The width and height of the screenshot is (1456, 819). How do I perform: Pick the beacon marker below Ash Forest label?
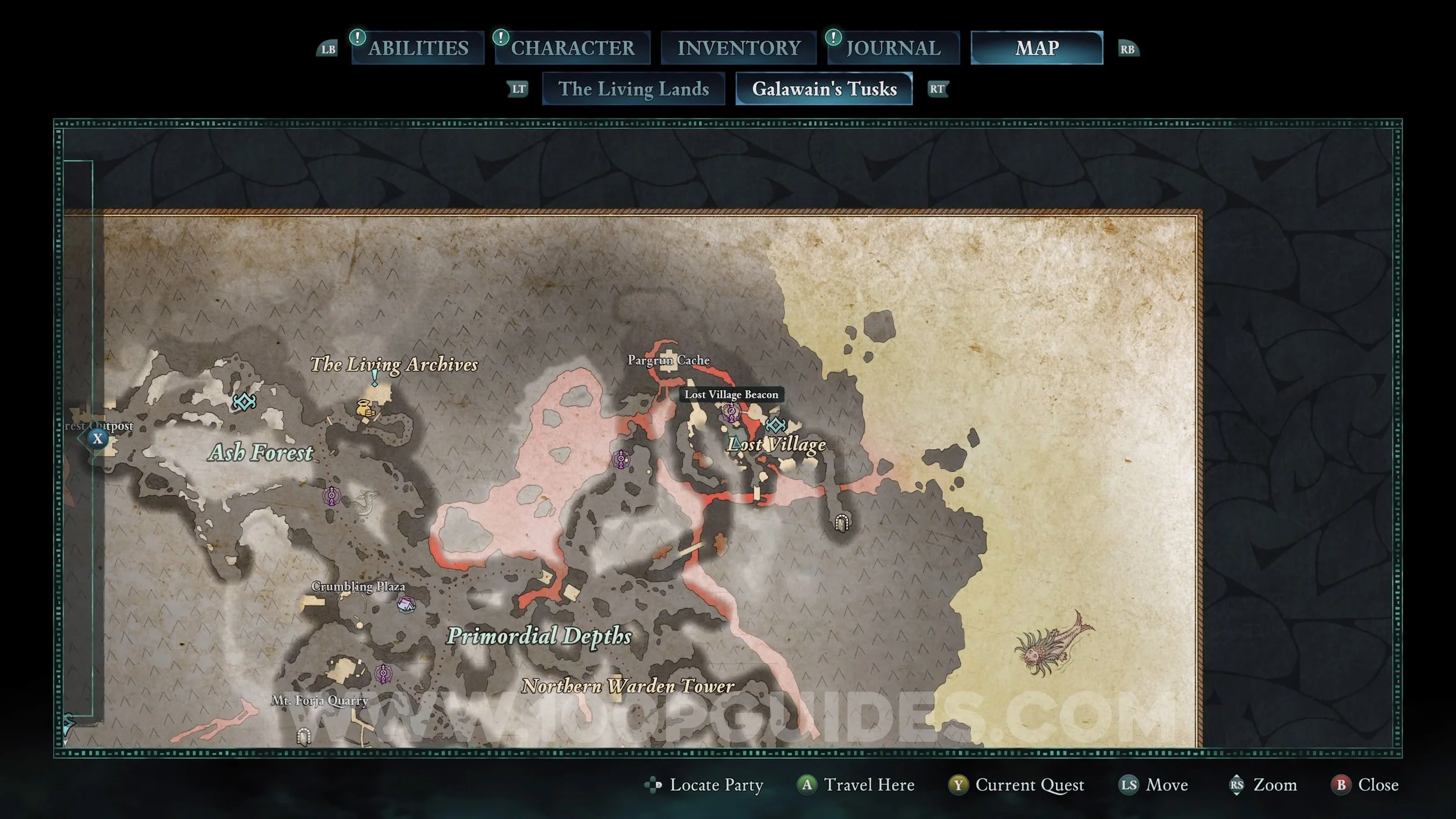pos(332,496)
